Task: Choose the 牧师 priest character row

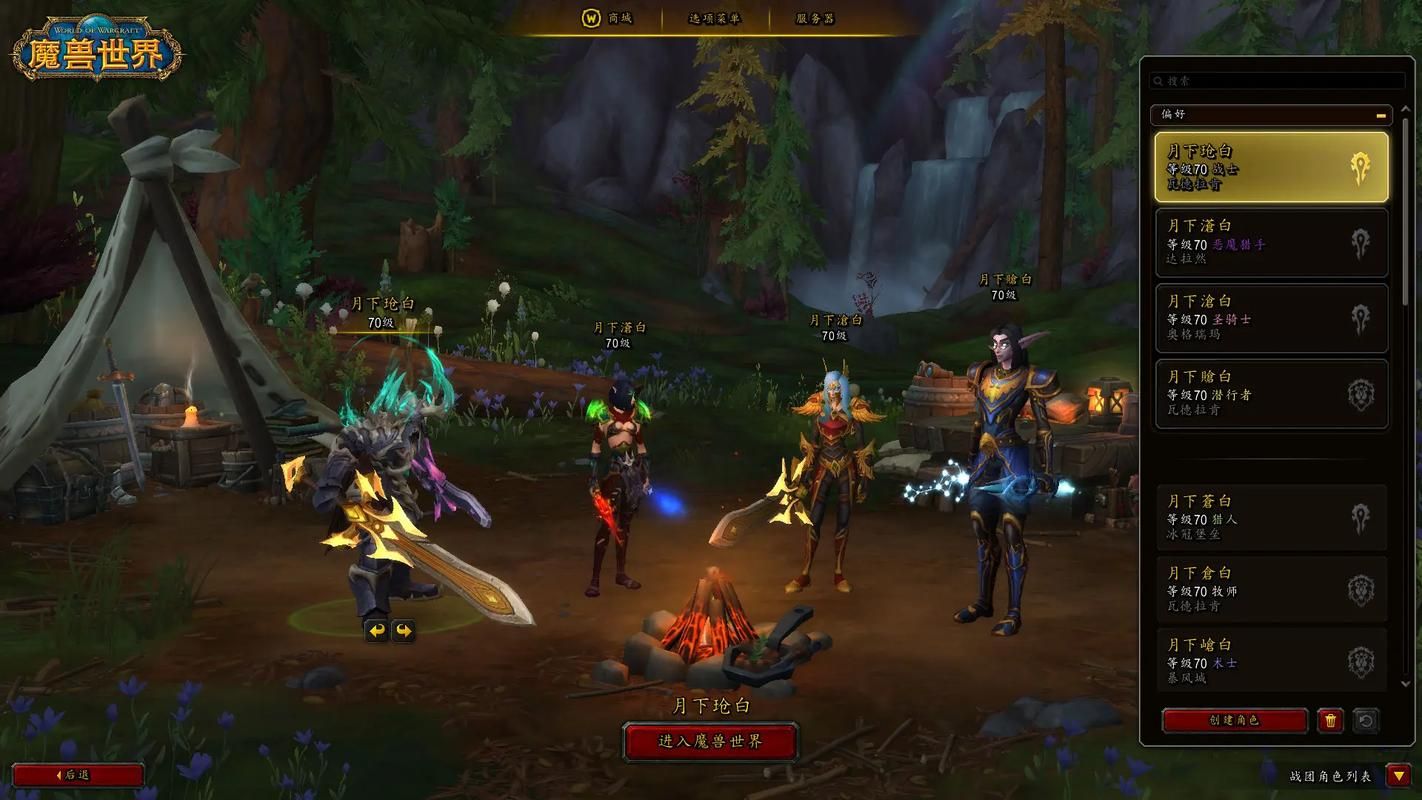Action: 1271,590
